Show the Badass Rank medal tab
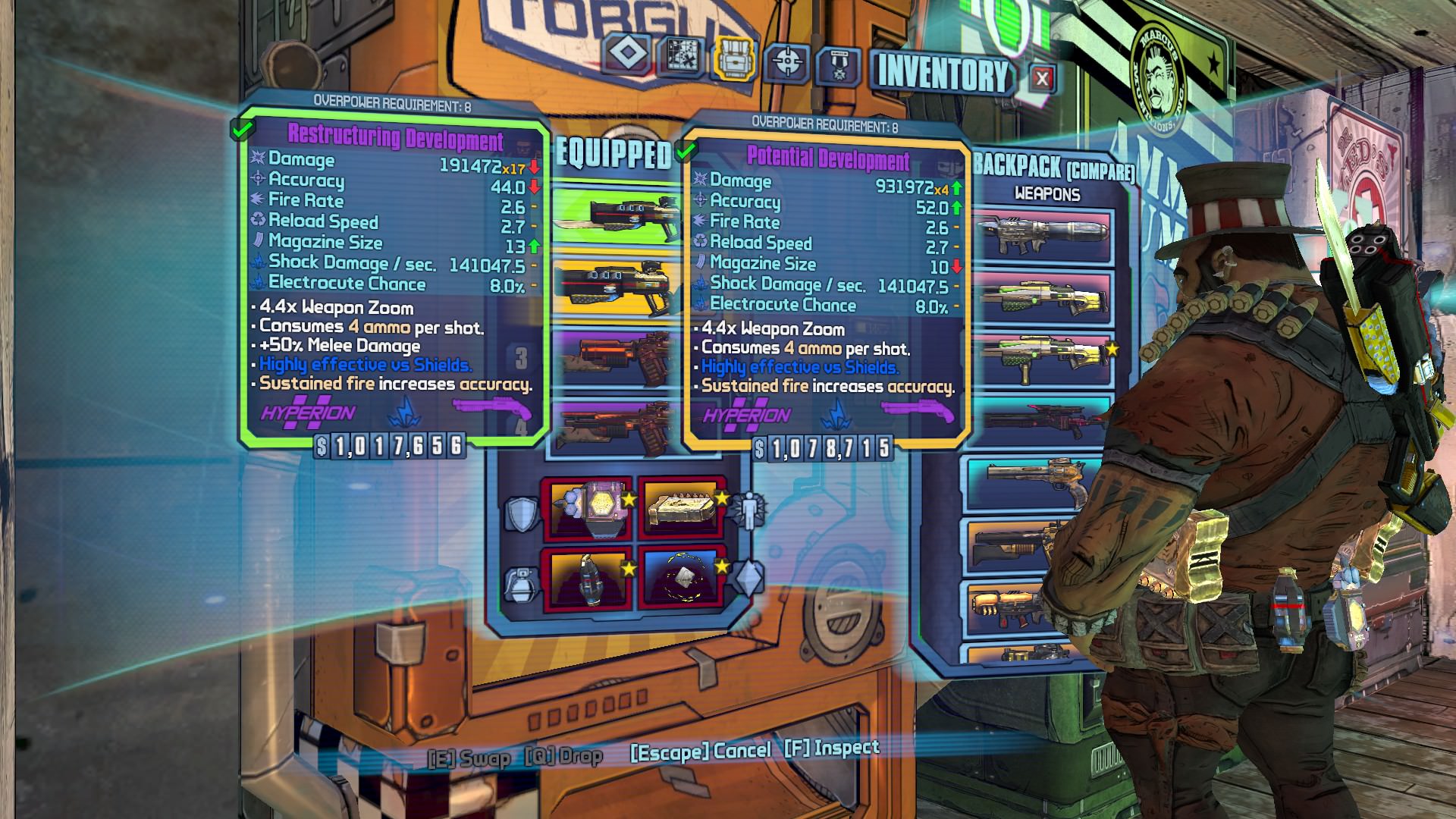The width and height of the screenshot is (1456, 819). (x=838, y=66)
